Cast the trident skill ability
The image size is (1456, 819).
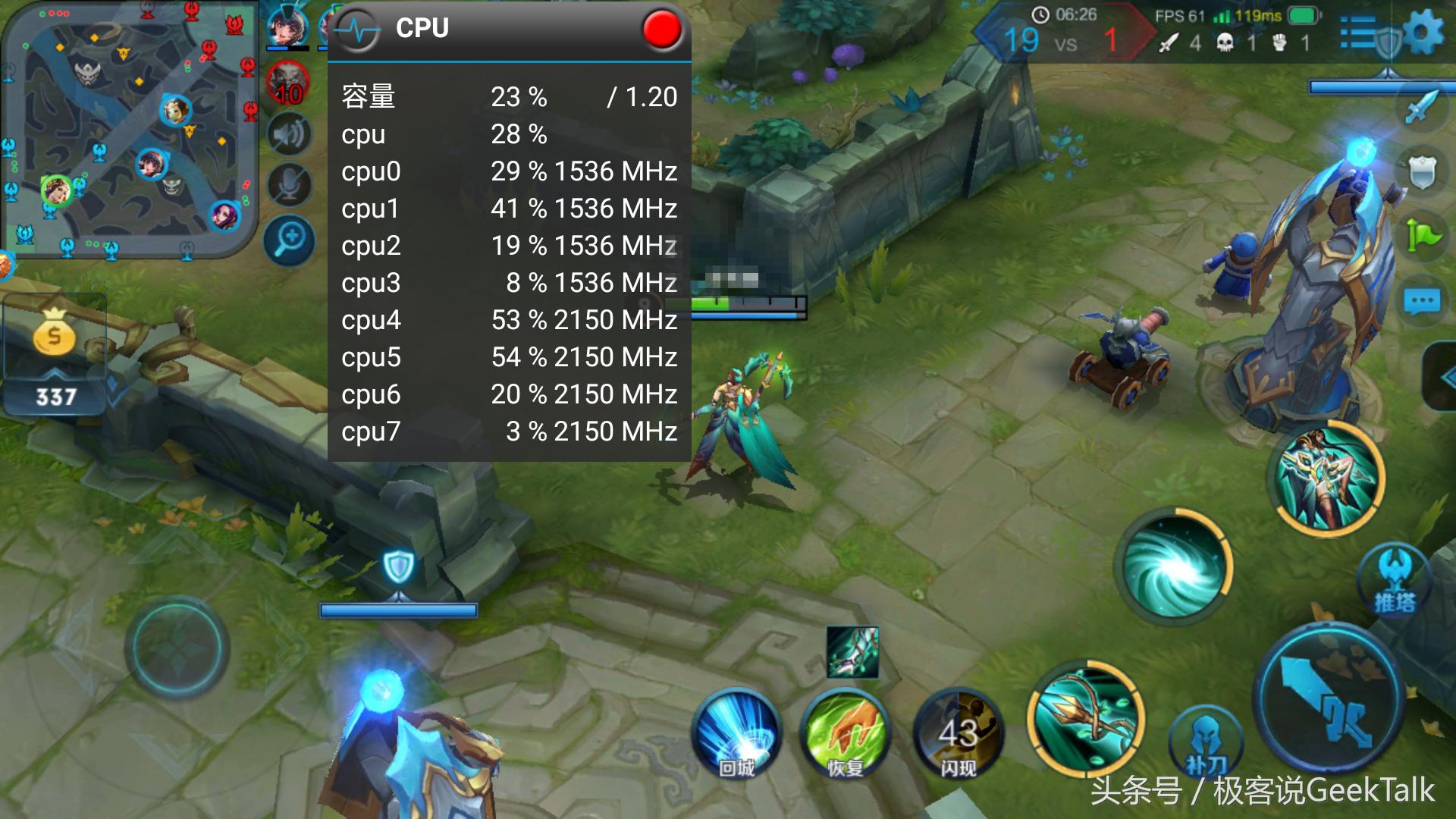[1086, 719]
